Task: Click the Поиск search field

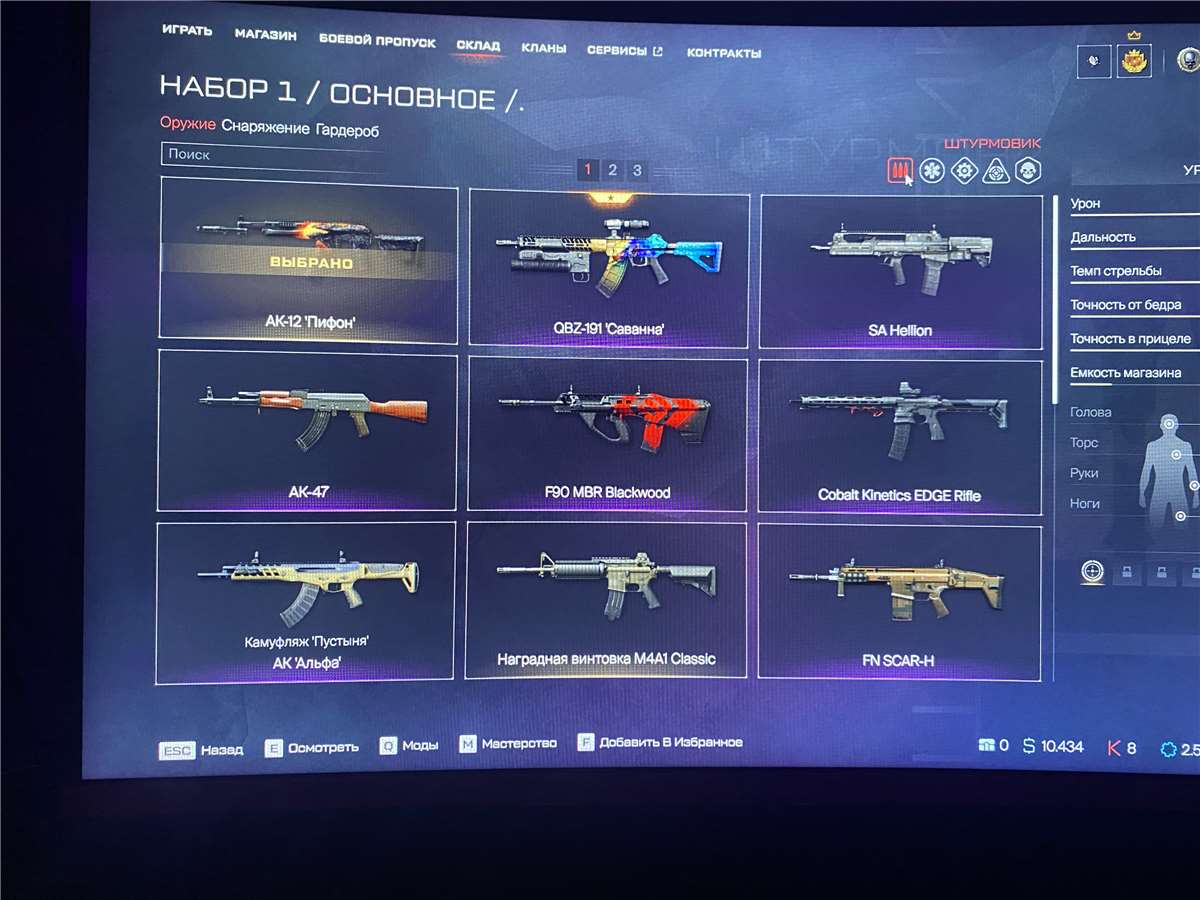Action: click(270, 155)
